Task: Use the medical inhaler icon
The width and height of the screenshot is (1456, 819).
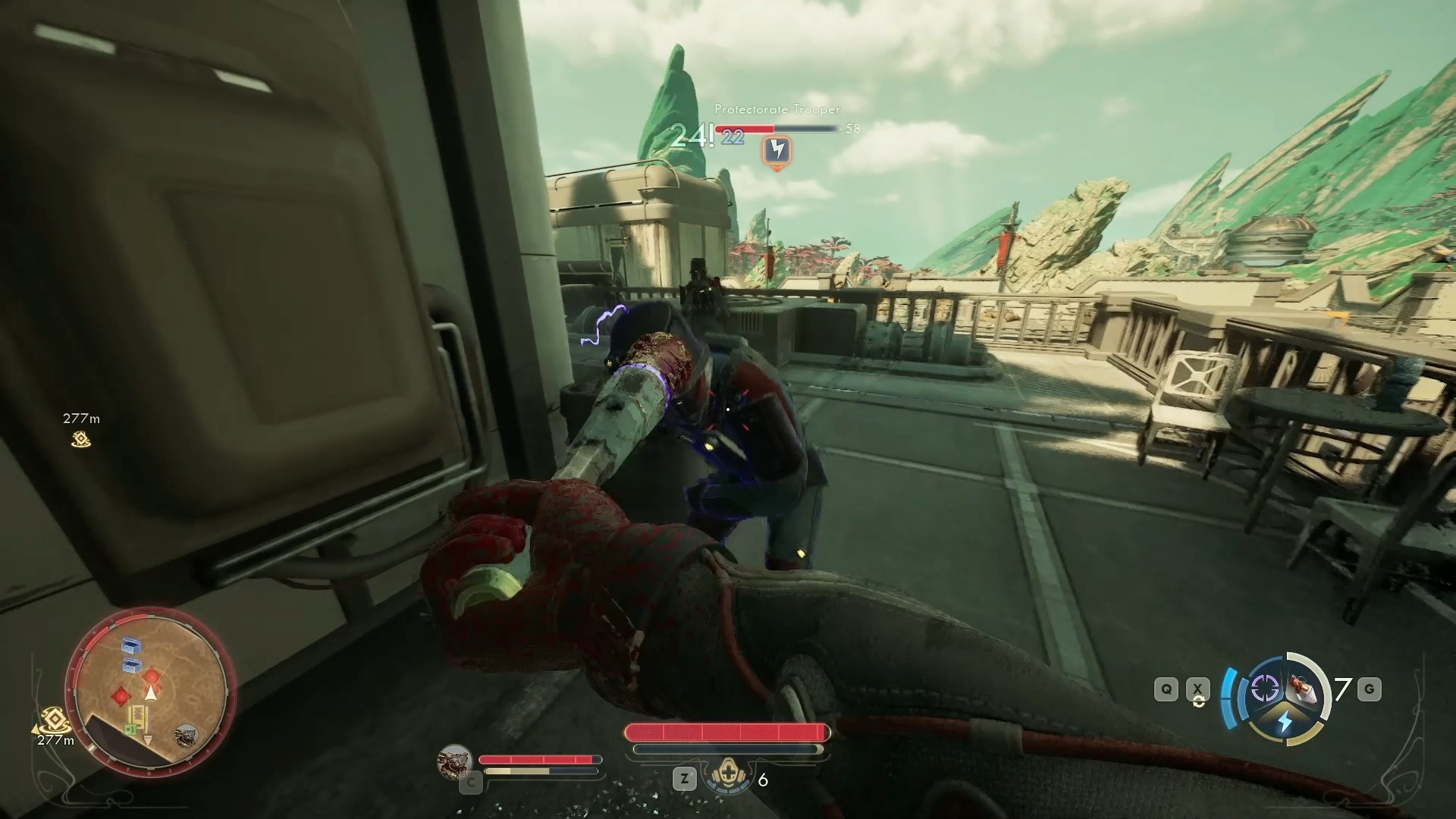Action: tap(728, 778)
